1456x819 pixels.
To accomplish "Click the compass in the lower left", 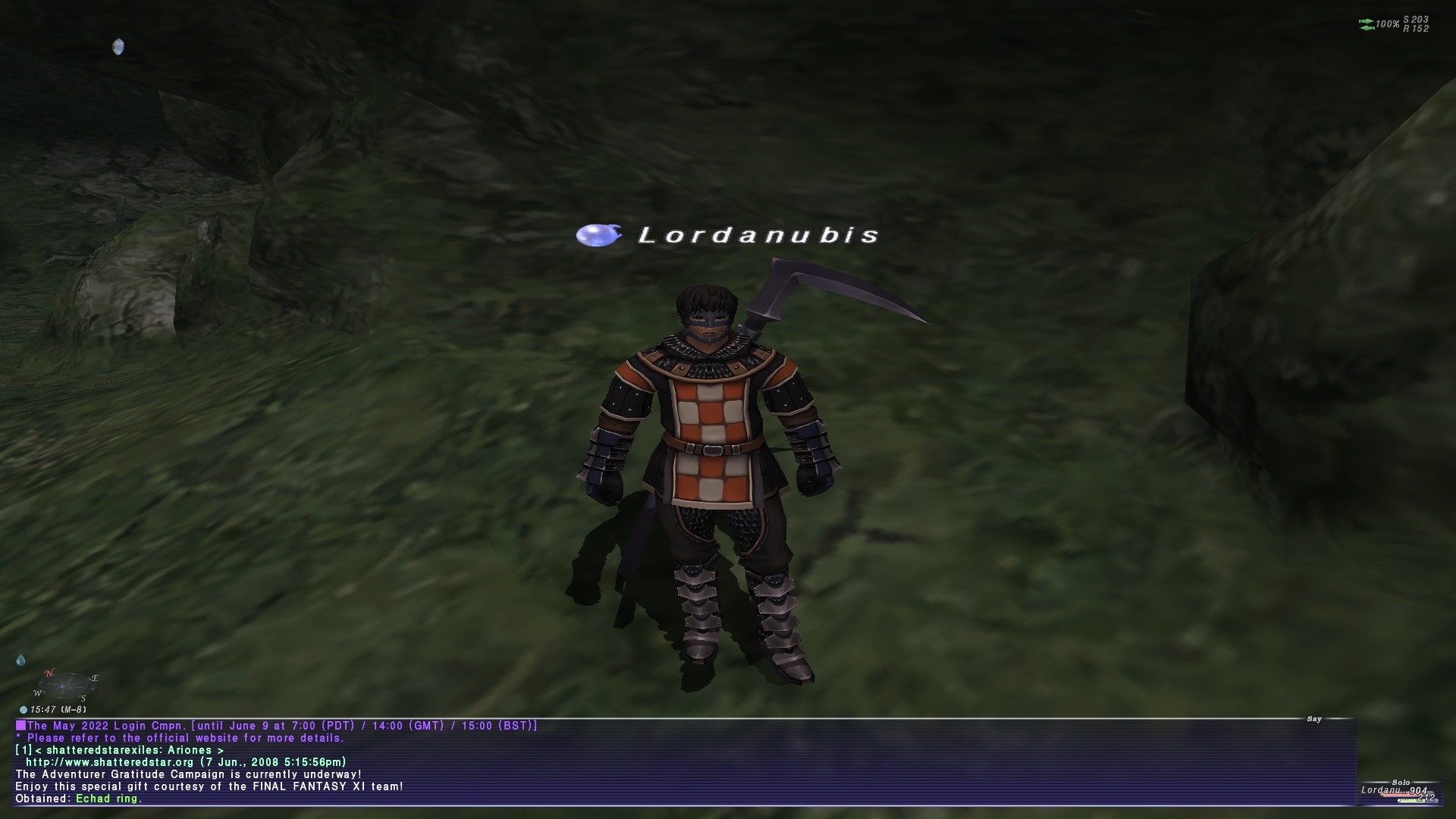I will 65,686.
